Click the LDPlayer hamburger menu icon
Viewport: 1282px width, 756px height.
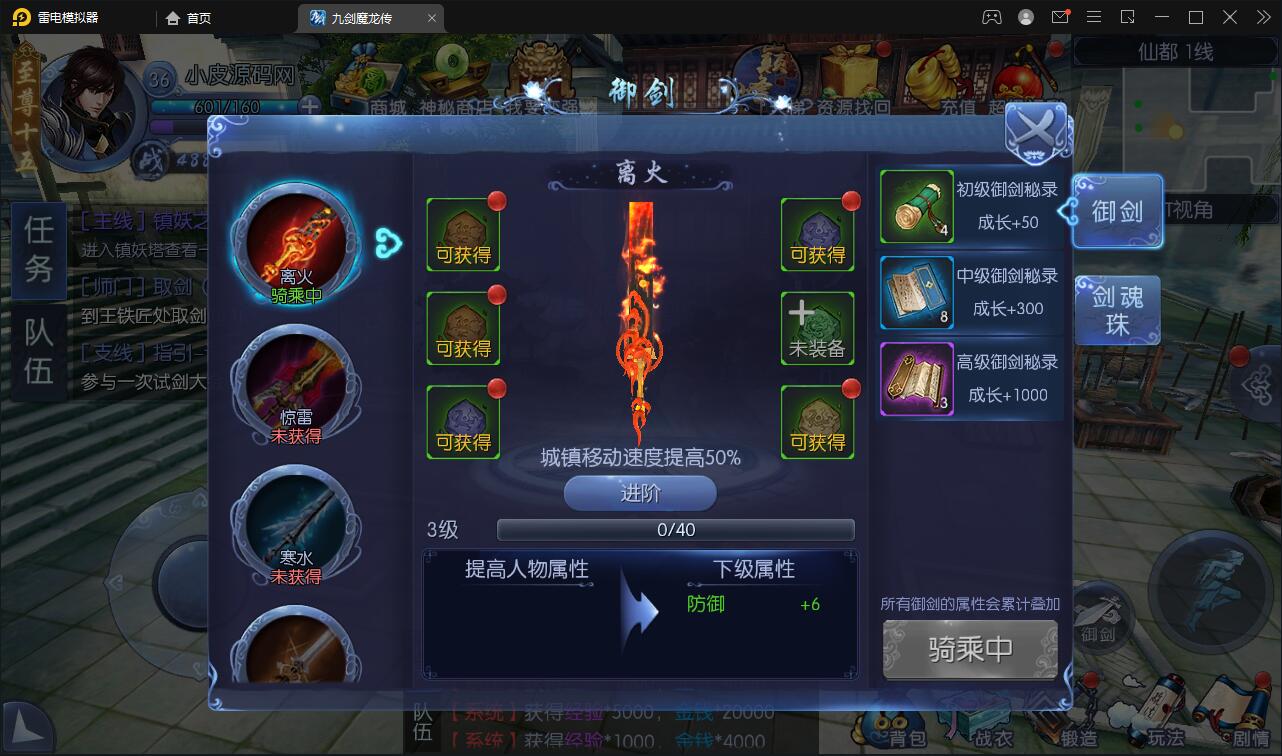point(1094,16)
